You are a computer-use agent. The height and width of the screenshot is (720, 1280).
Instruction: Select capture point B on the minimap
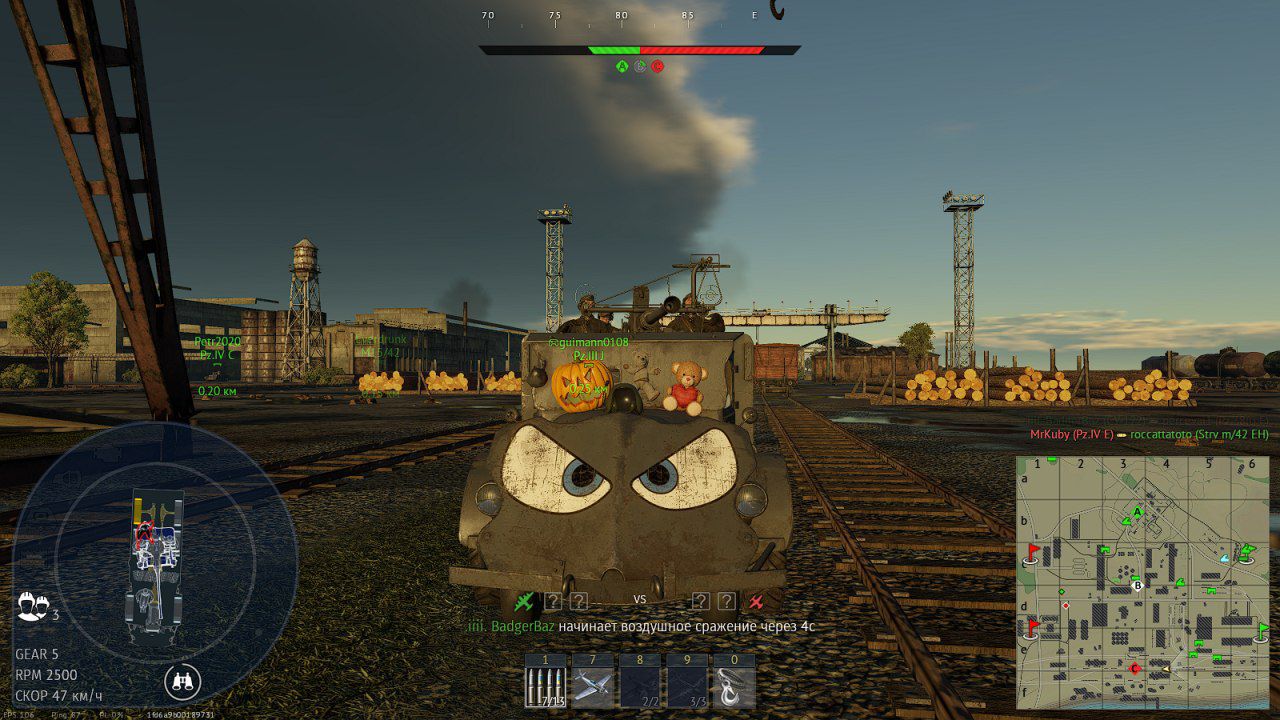tap(1137, 586)
